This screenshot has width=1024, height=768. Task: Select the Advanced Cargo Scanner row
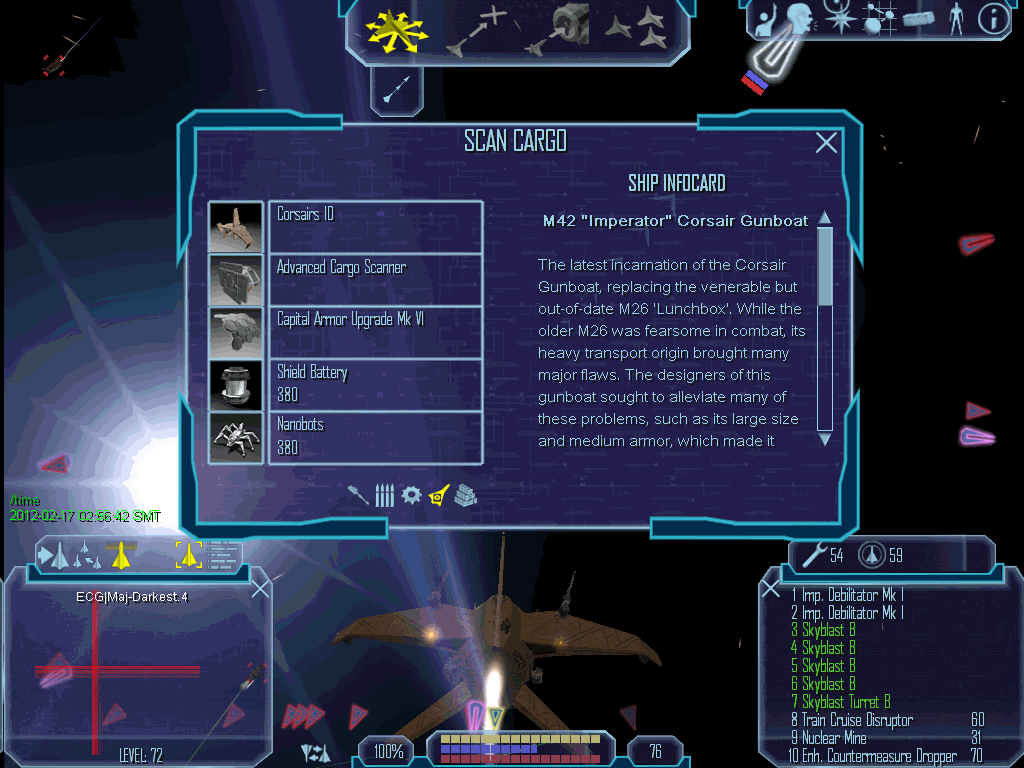pos(375,279)
